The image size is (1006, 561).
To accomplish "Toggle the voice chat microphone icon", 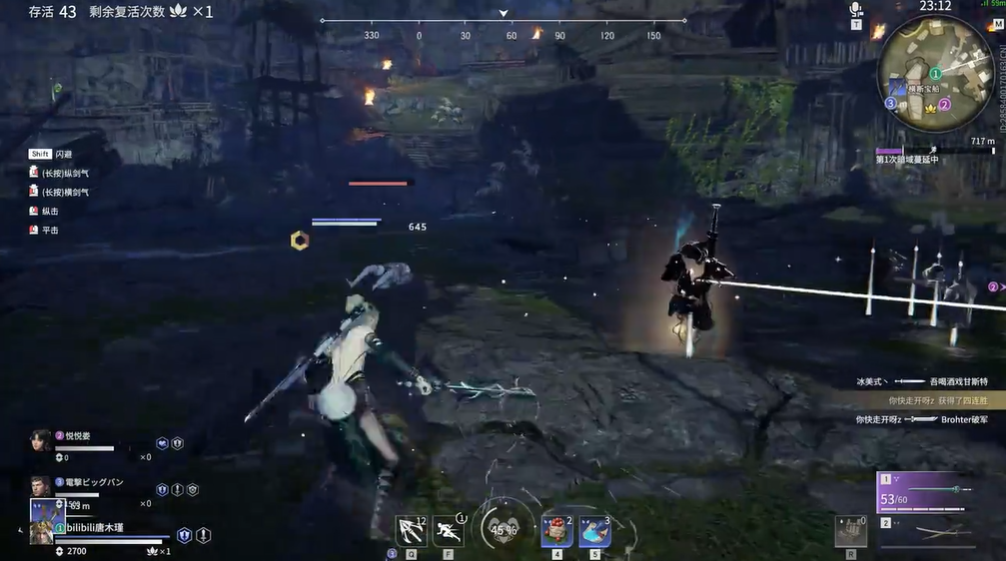I will (856, 10).
